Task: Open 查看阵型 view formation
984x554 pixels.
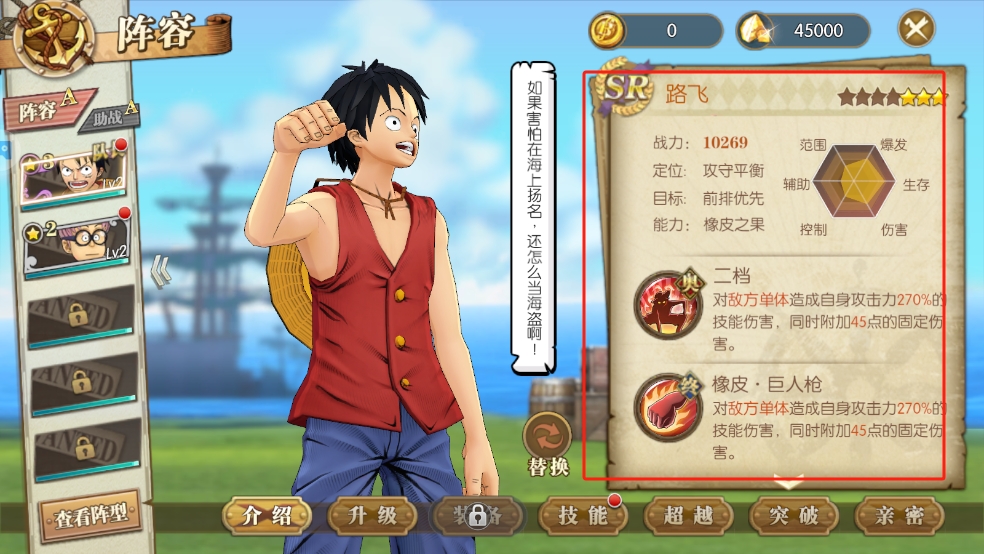Action: (x=91, y=516)
